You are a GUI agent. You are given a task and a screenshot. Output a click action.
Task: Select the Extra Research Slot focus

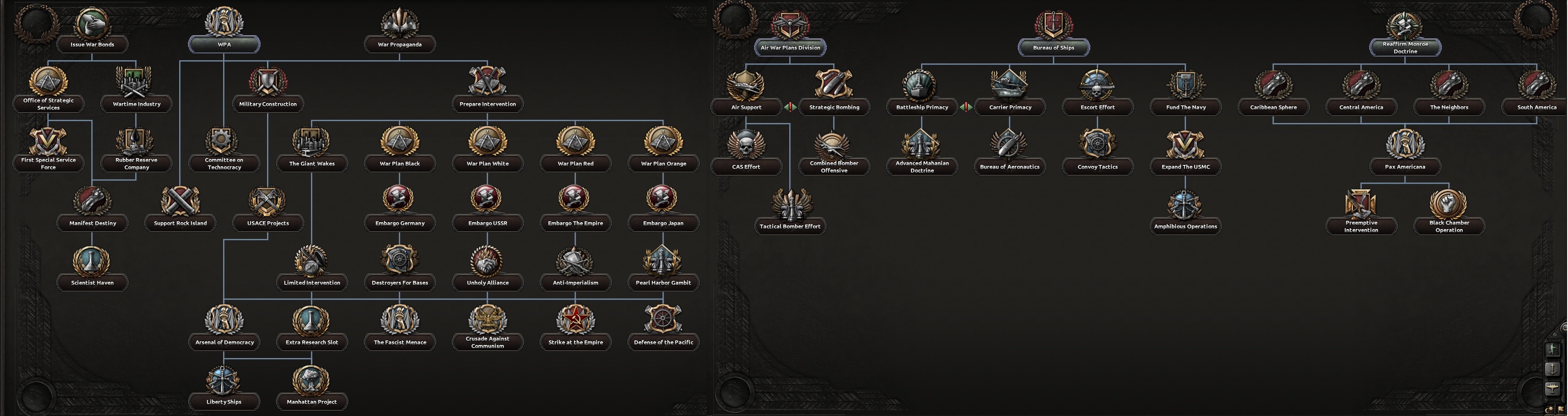pyautogui.click(x=312, y=322)
